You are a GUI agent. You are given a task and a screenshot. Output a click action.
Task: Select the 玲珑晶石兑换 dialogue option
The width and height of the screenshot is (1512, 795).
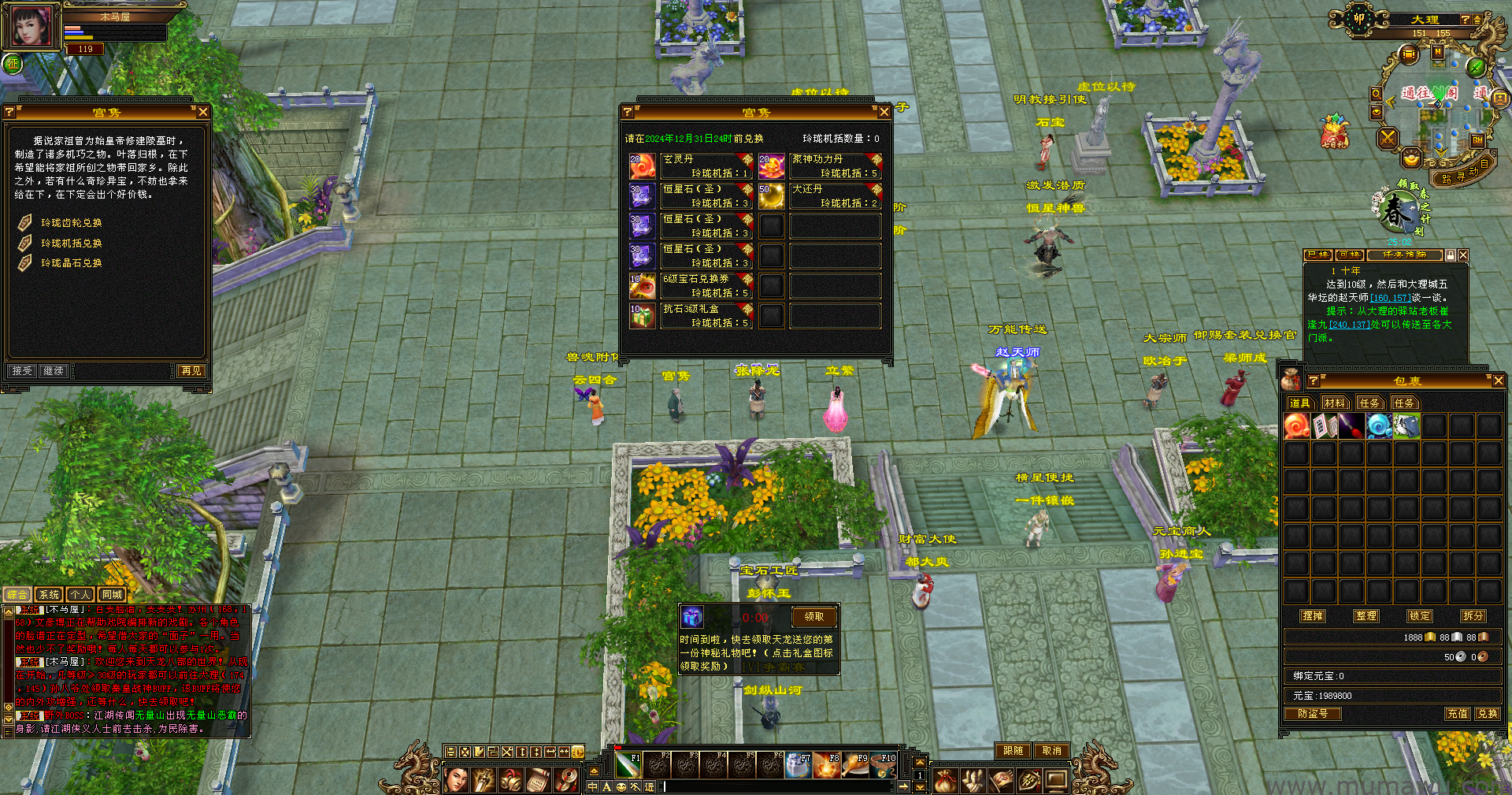pyautogui.click(x=71, y=263)
